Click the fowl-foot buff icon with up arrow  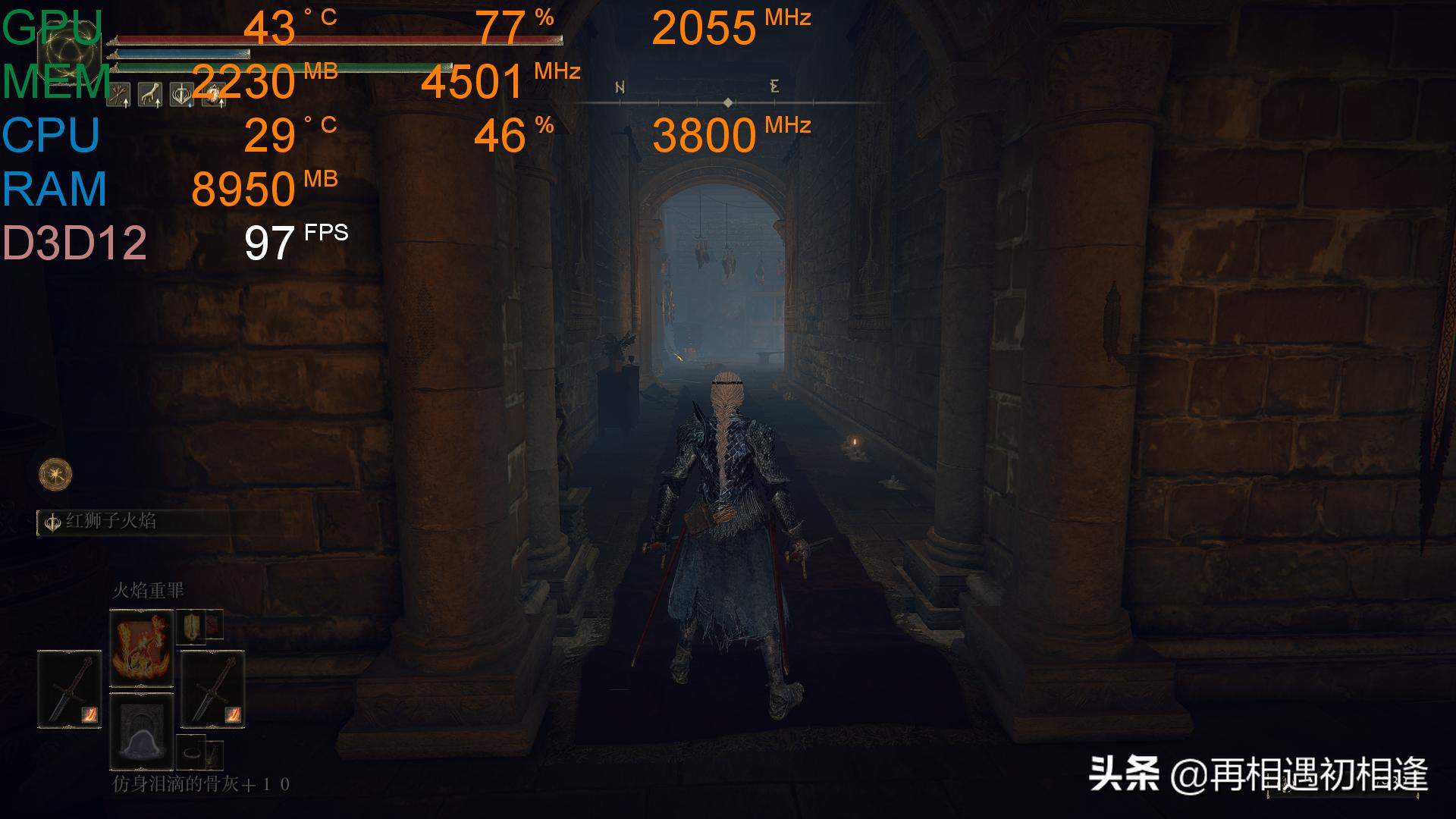(150, 95)
